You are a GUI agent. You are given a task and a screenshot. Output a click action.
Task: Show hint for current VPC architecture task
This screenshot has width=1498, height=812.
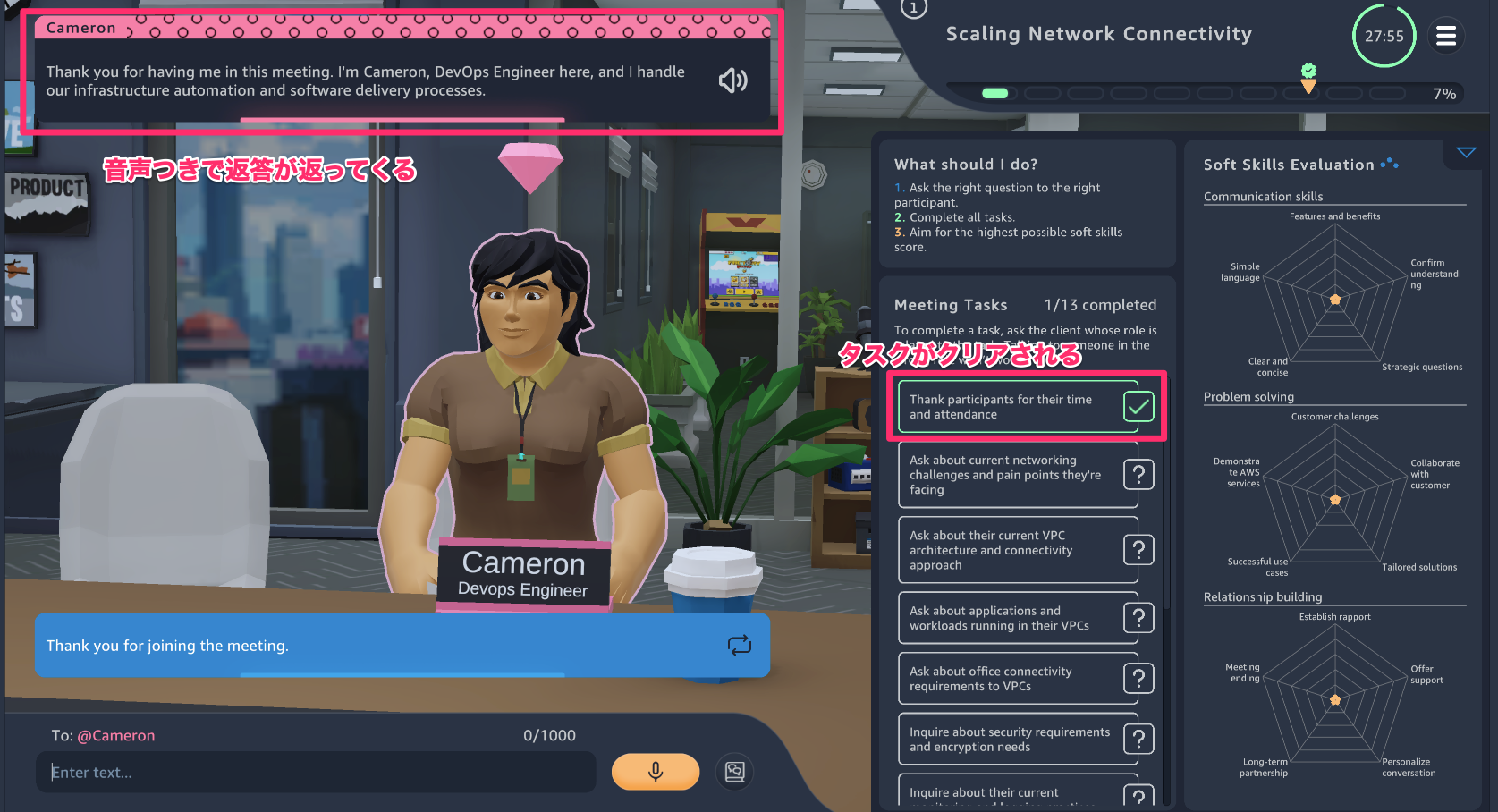(x=1138, y=549)
